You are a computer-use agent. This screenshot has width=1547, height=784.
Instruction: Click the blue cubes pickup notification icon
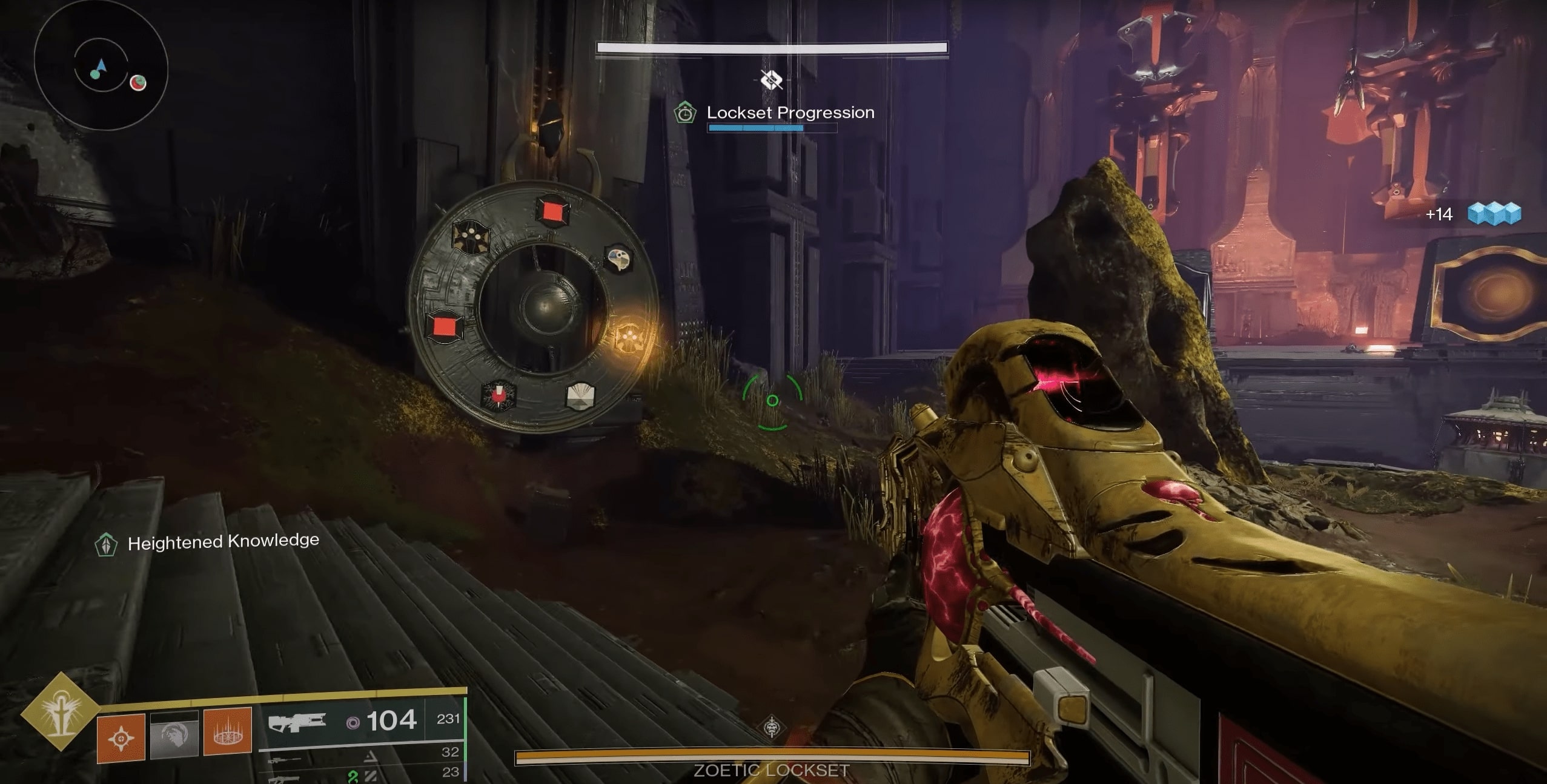click(x=1494, y=214)
